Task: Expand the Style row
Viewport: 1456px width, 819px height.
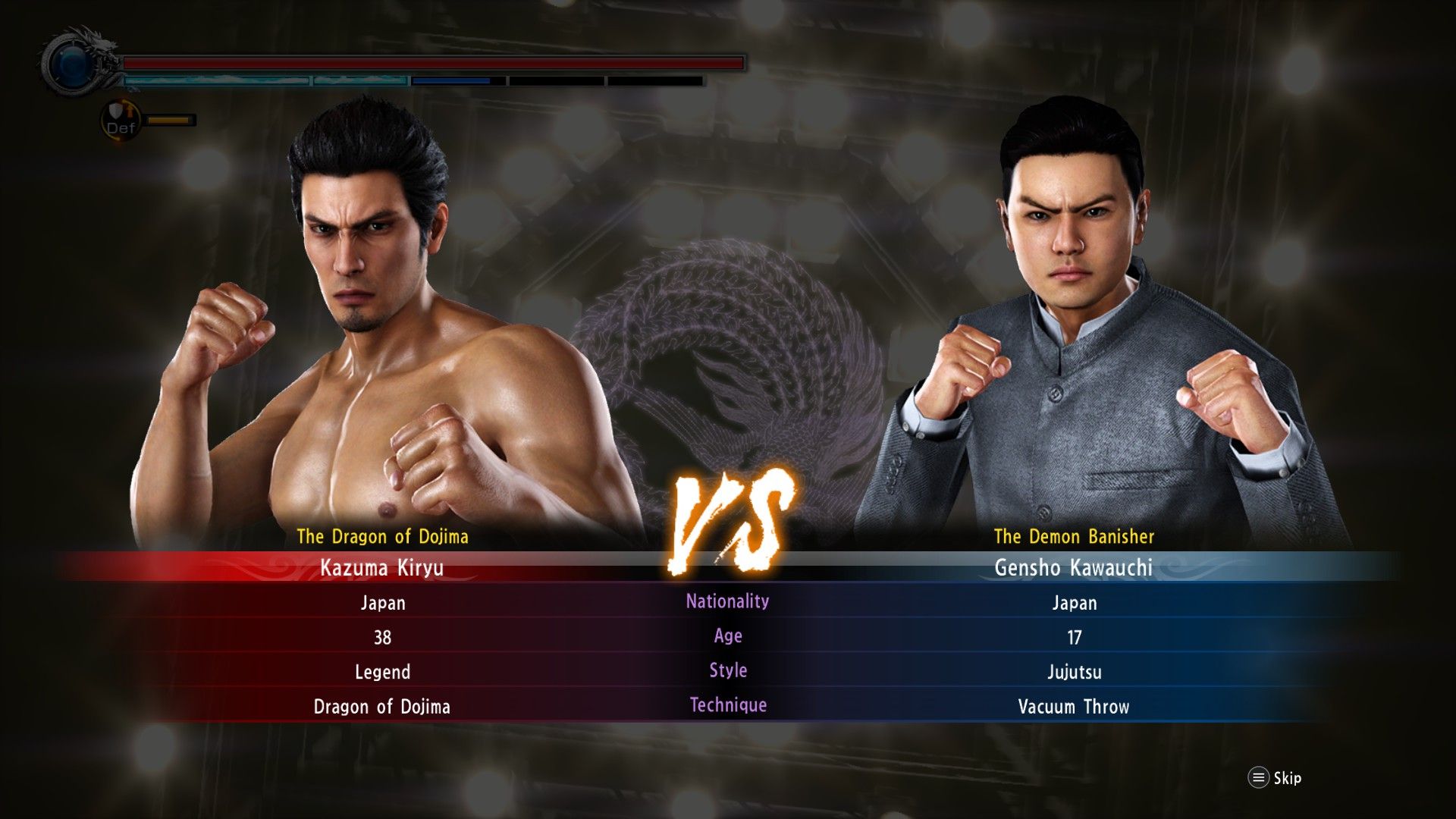Action: (x=728, y=671)
